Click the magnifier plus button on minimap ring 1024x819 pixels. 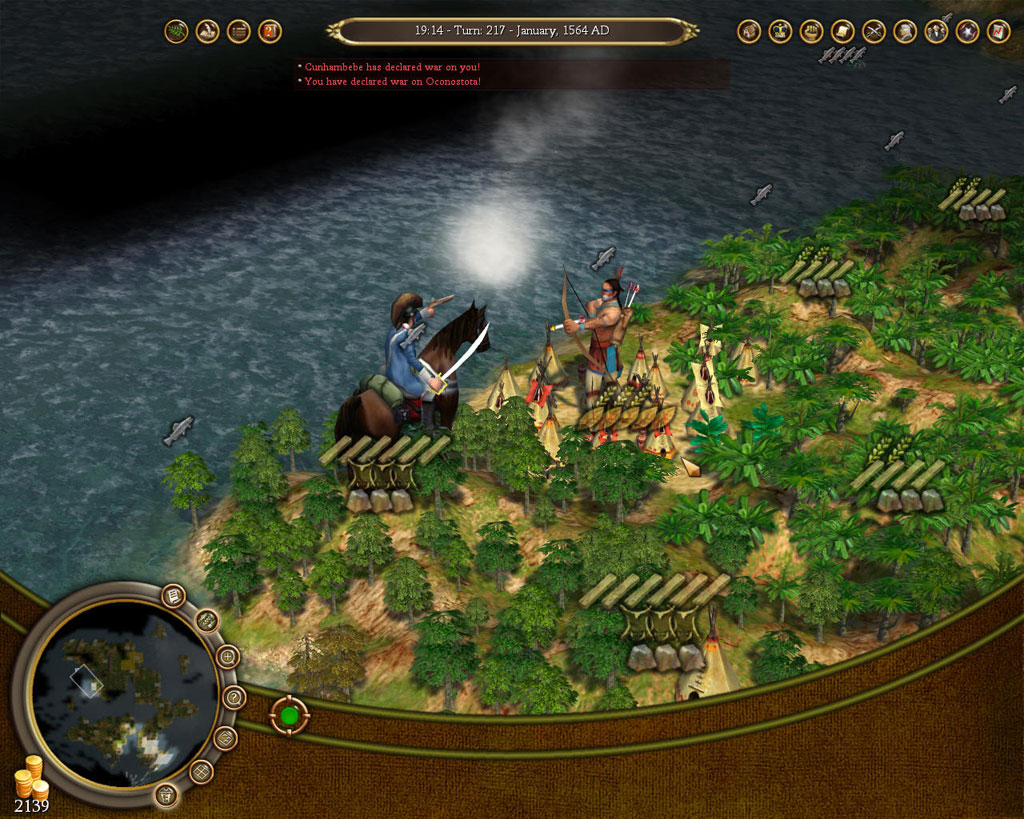228,657
